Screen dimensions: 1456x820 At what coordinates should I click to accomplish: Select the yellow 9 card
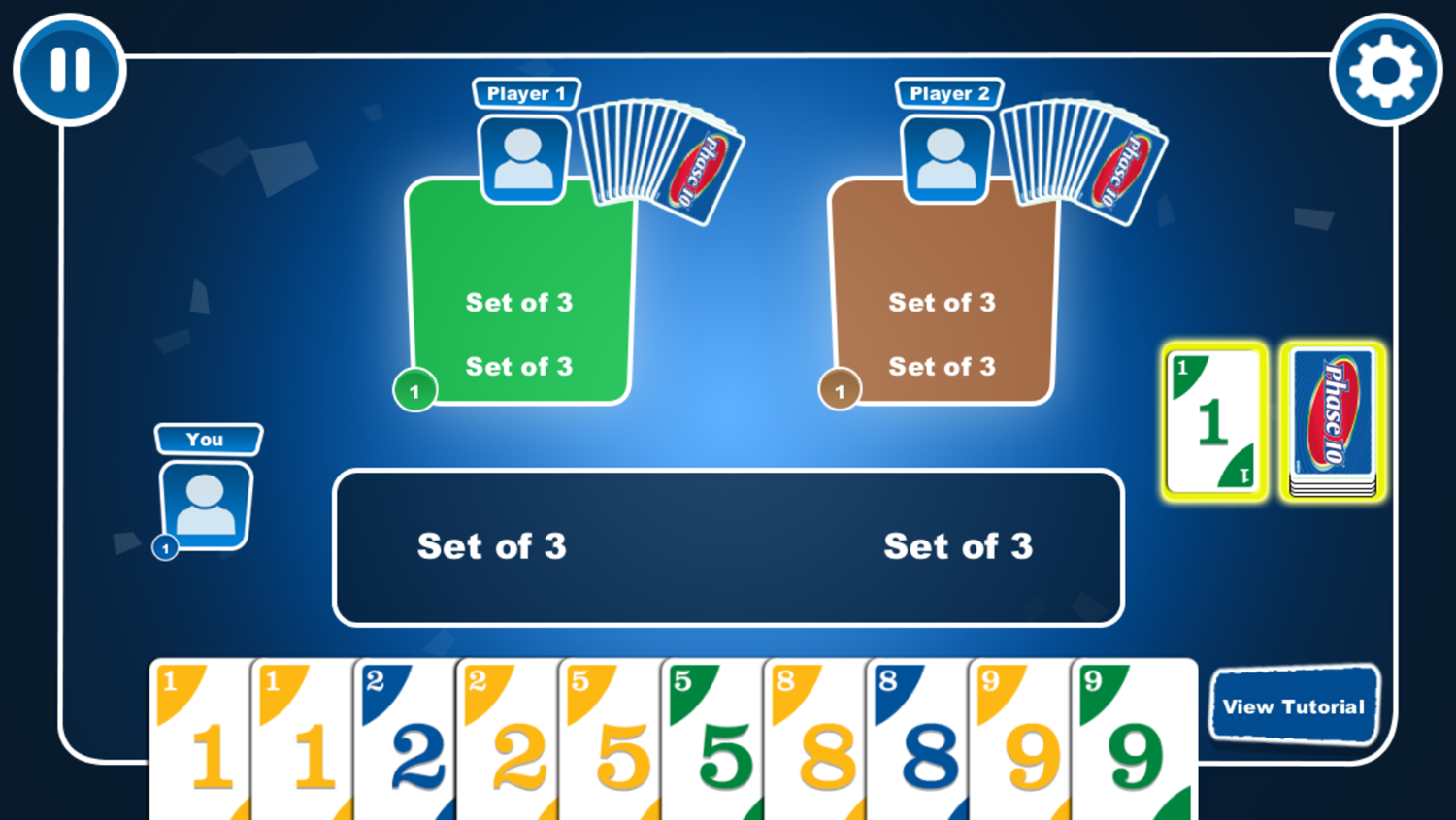(1023, 742)
